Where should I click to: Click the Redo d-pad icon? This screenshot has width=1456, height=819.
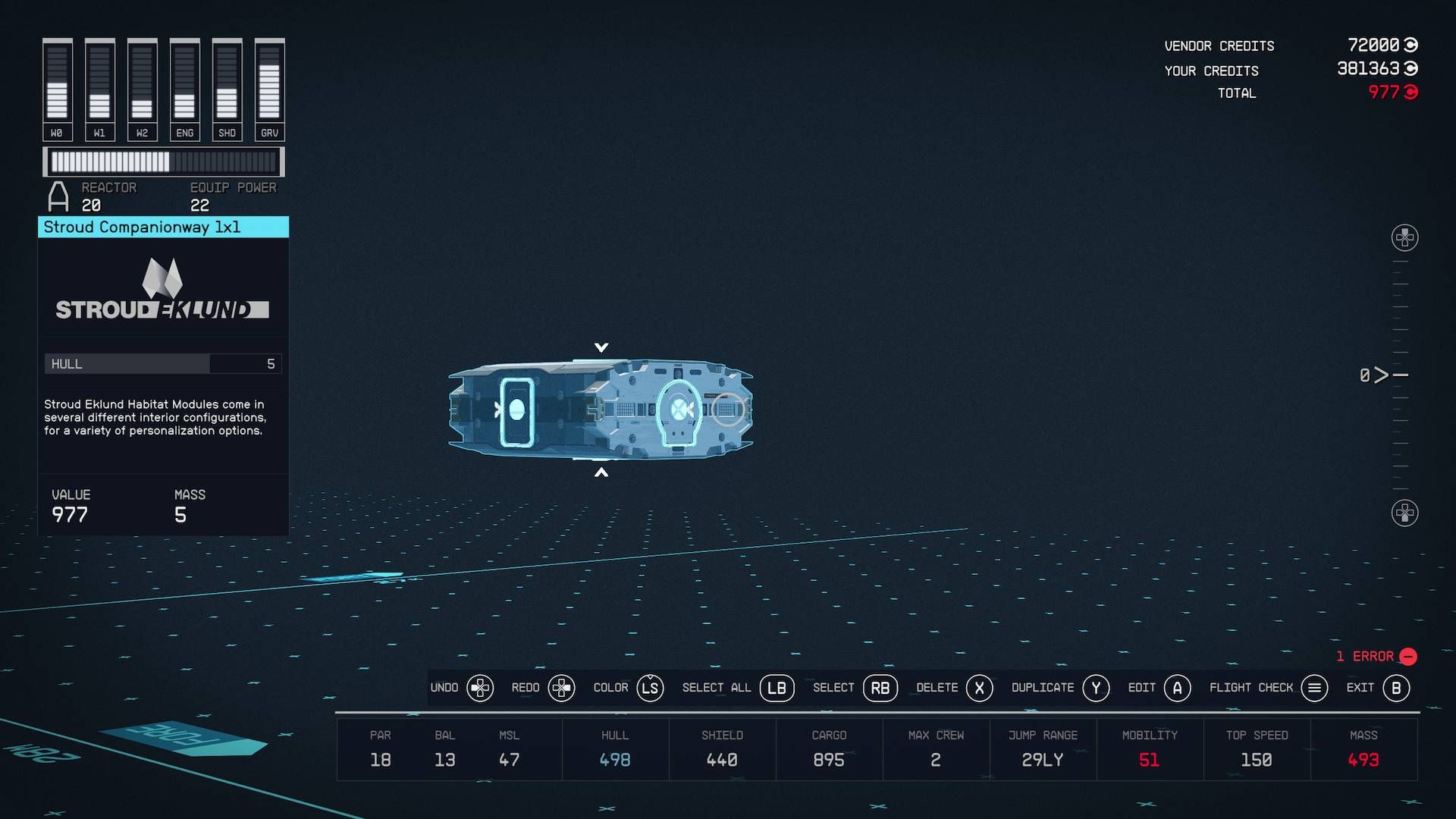562,688
